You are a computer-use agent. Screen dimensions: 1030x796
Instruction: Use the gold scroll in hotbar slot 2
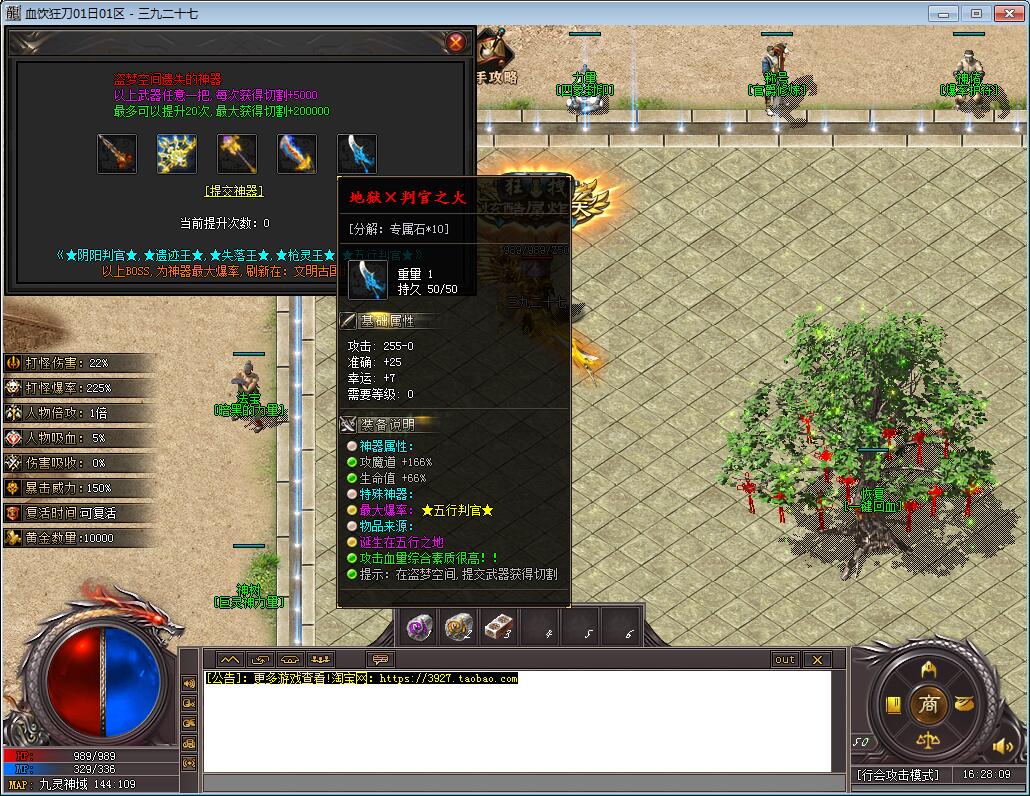coord(459,627)
